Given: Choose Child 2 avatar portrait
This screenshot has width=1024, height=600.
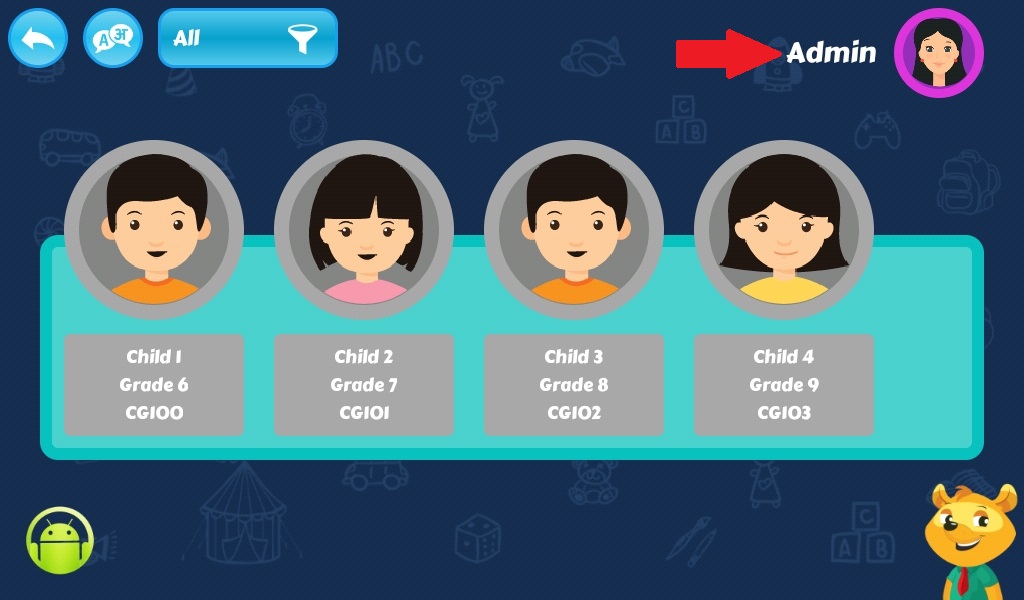Looking at the screenshot, I should coord(364,229).
